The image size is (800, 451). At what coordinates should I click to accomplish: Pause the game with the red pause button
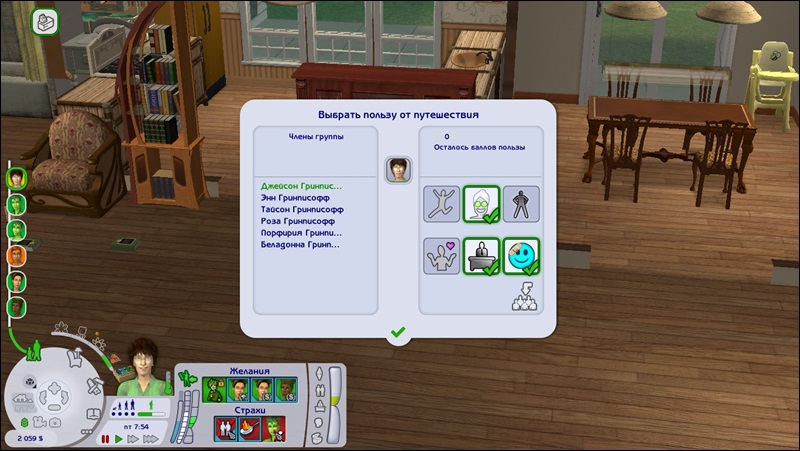coord(105,438)
